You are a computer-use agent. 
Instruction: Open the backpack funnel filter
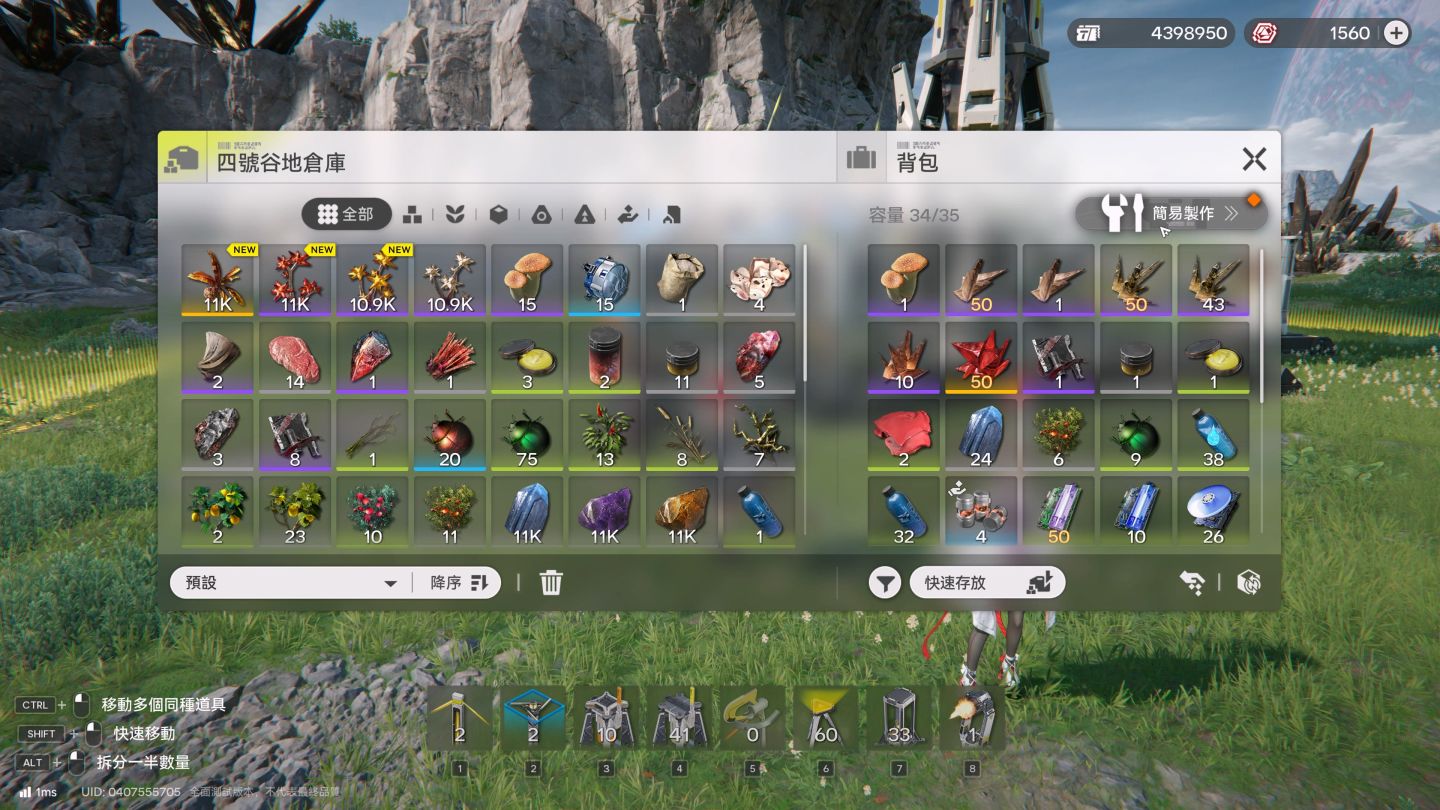(884, 583)
